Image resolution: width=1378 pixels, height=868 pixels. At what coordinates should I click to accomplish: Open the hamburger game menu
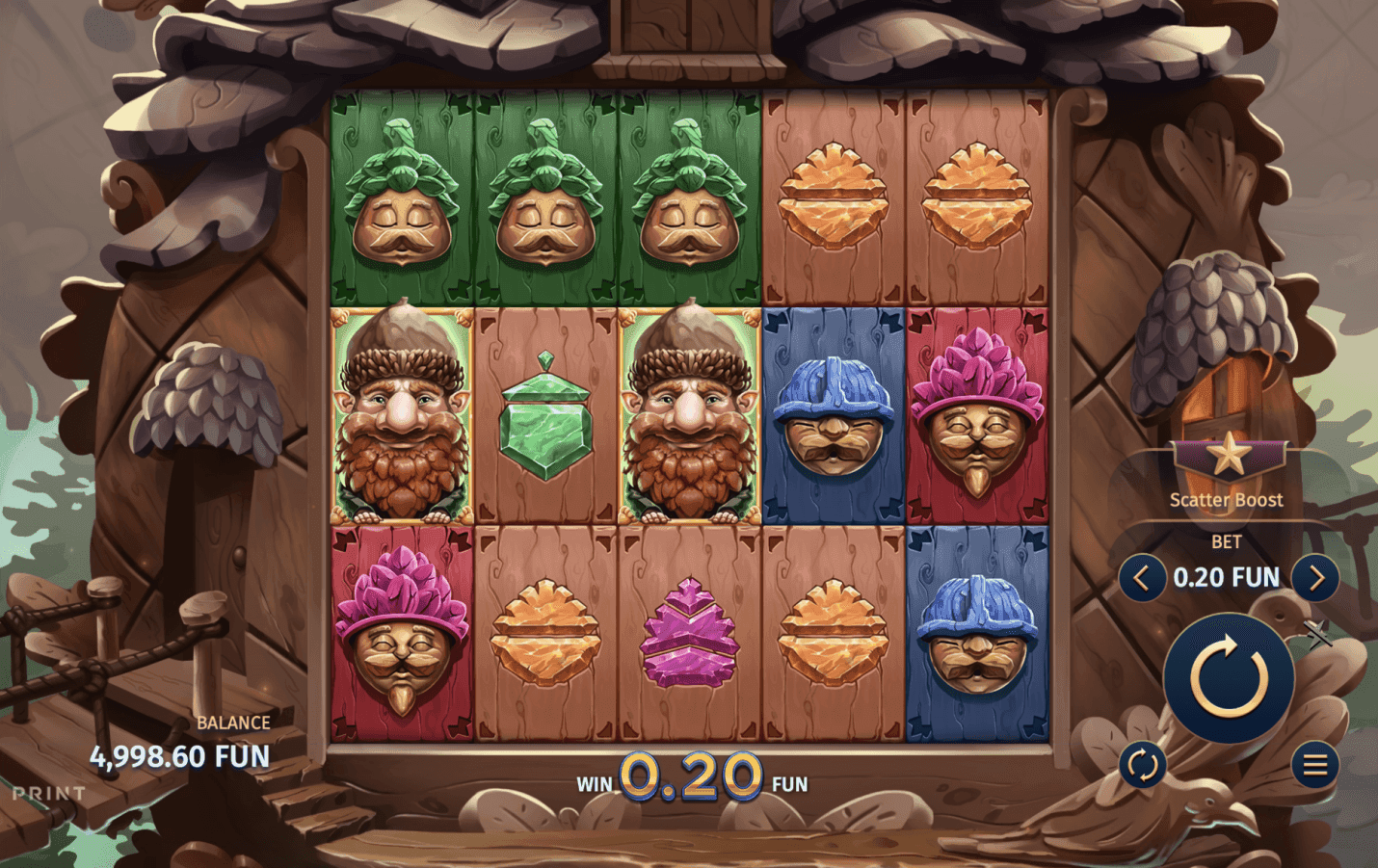1315,766
